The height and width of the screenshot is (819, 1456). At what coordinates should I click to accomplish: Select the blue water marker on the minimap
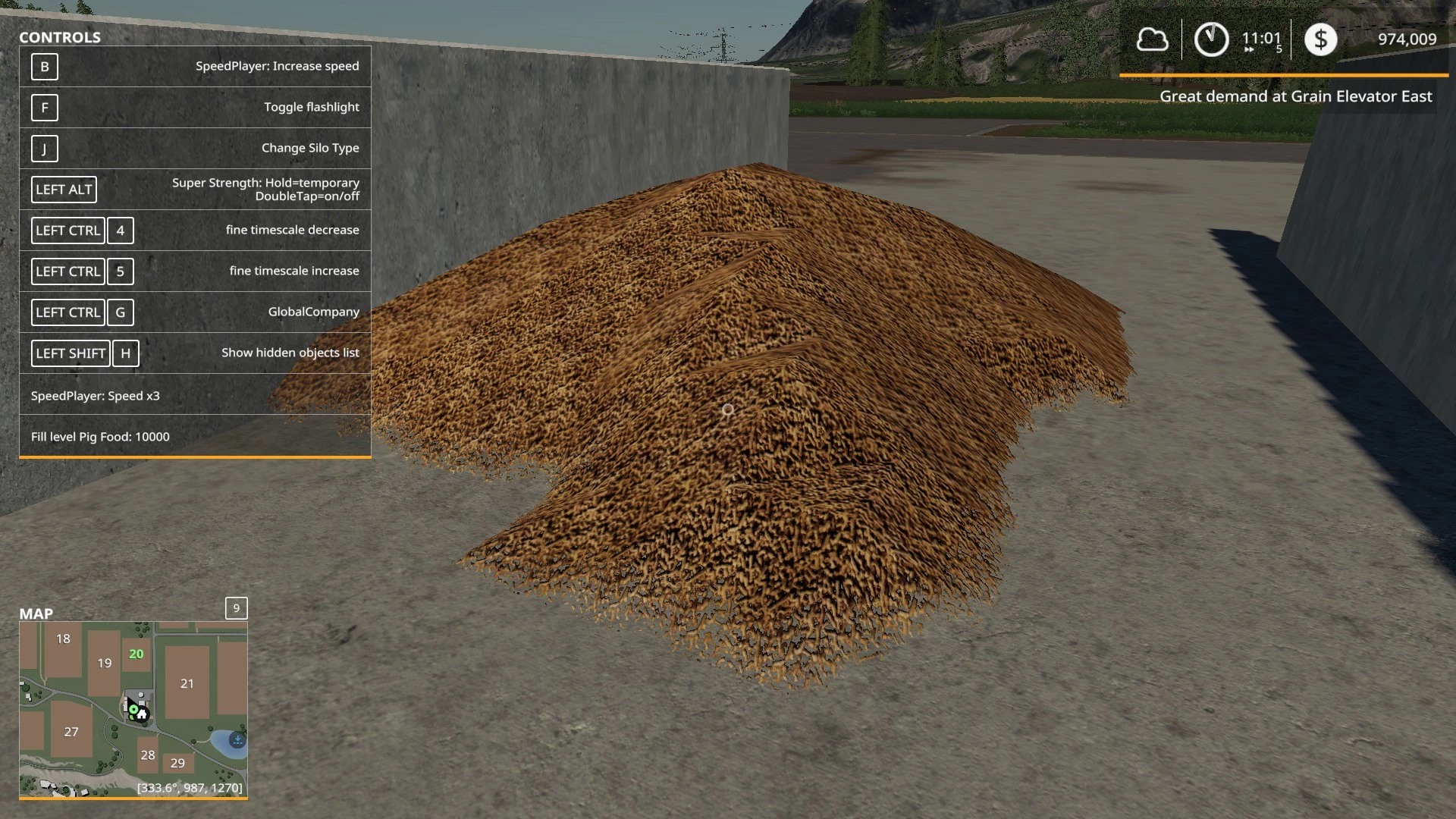point(237,739)
